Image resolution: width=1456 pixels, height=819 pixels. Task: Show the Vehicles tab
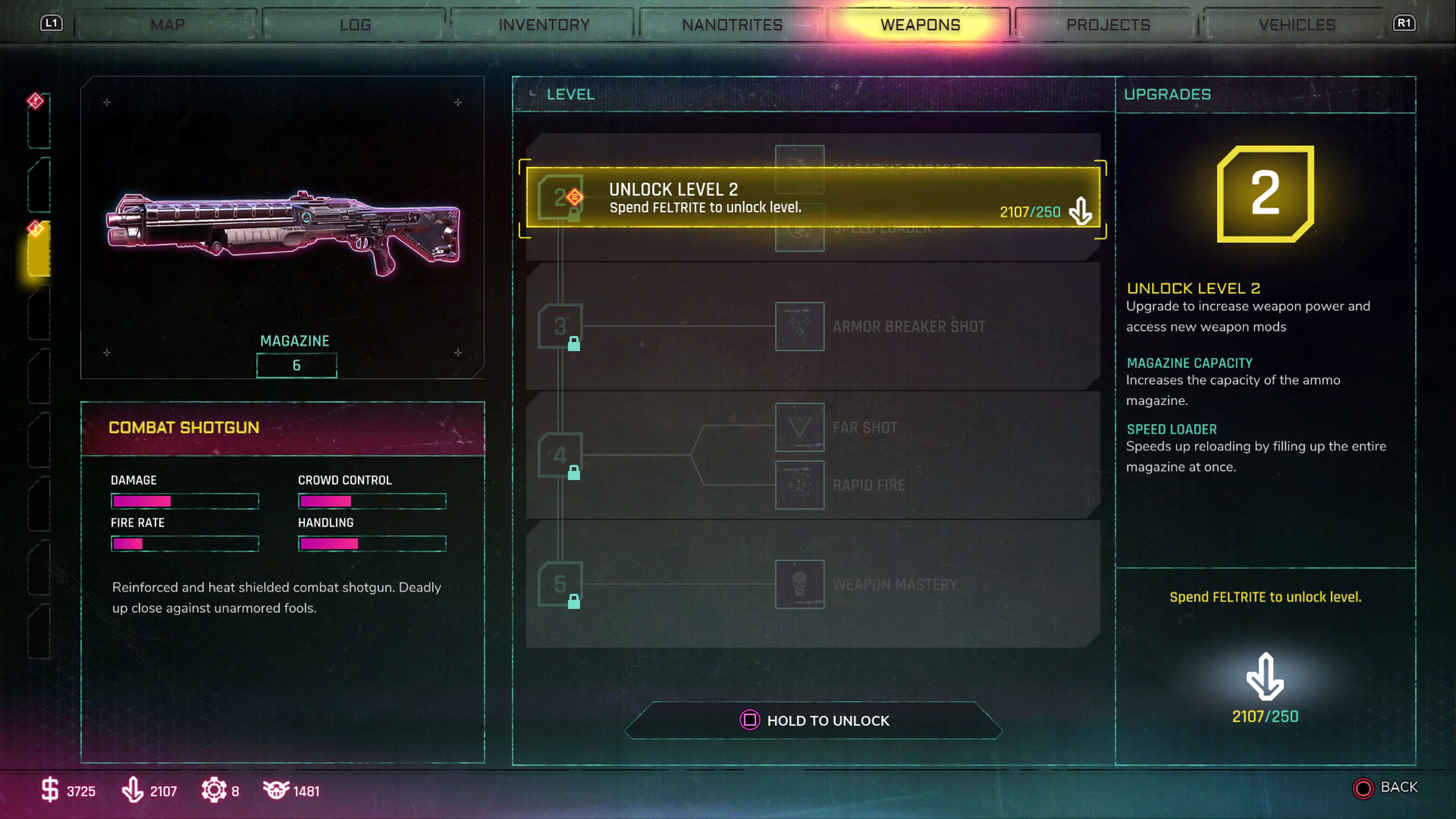(x=1297, y=25)
